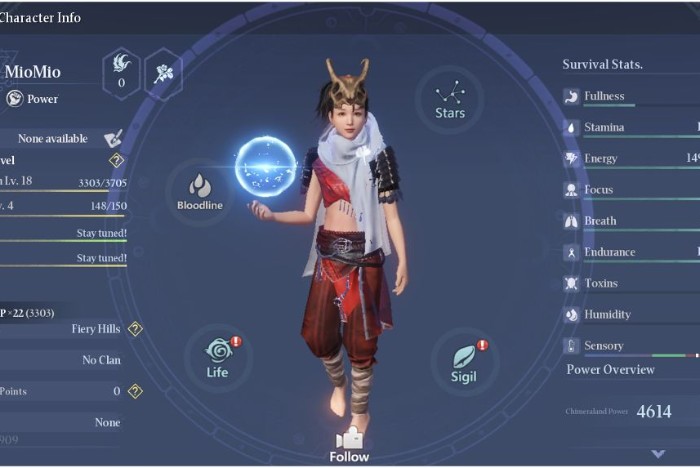Open the help icon next to Fiery Hills

point(135,329)
